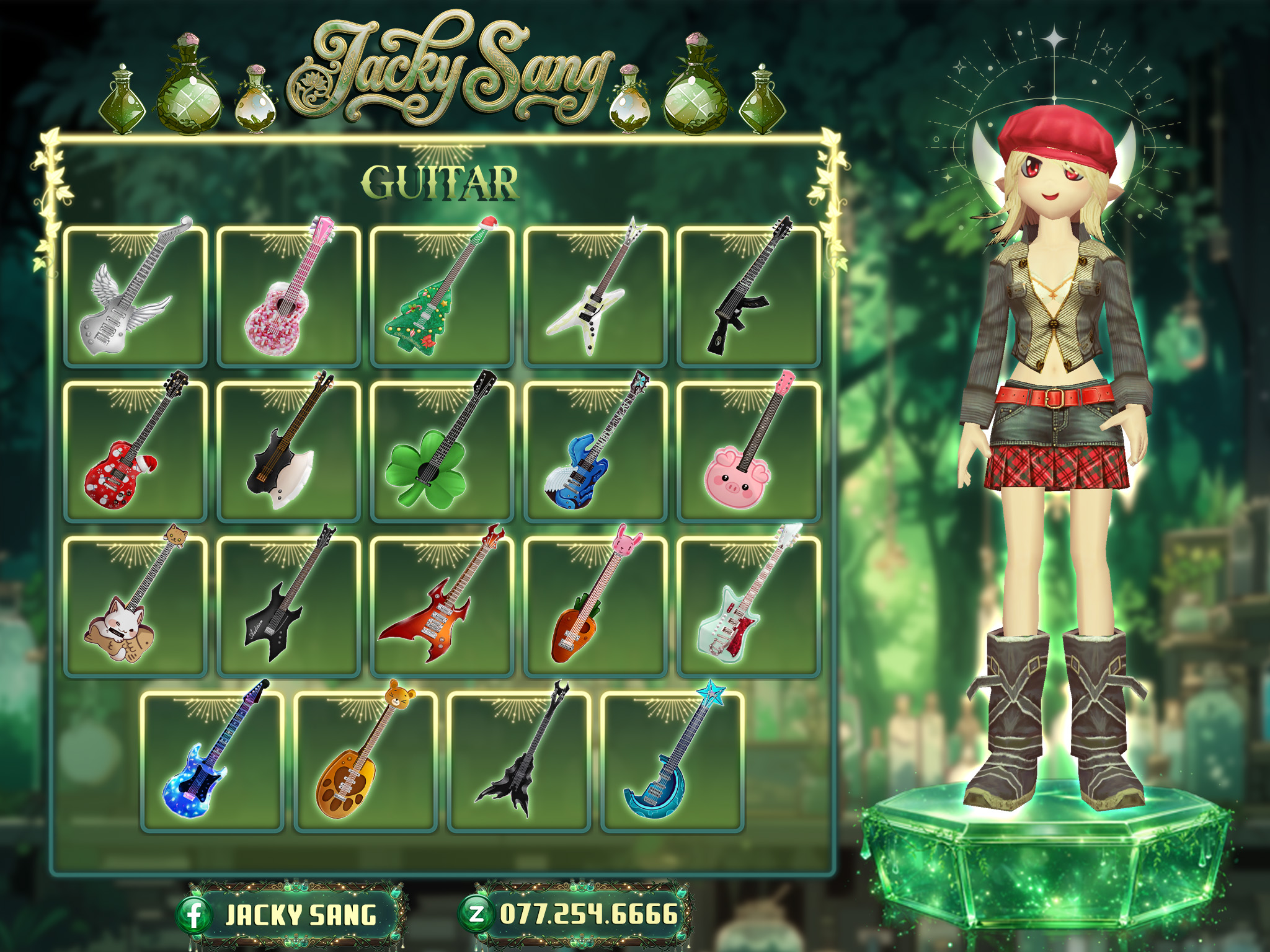Select the silver winged guitar tile
1270x952 pixels.
(135, 296)
